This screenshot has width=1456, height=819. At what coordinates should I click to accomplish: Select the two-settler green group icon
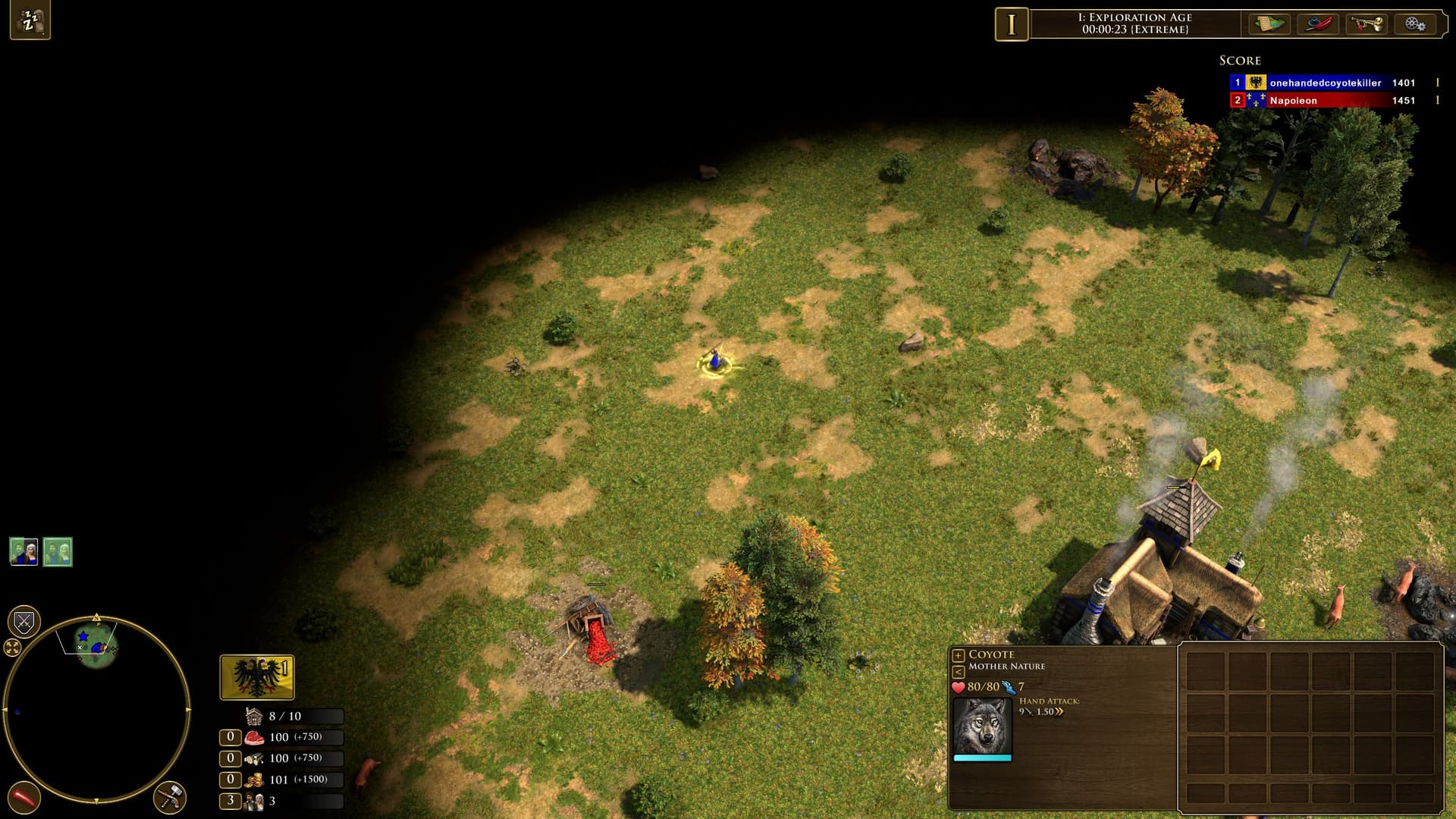[x=58, y=551]
